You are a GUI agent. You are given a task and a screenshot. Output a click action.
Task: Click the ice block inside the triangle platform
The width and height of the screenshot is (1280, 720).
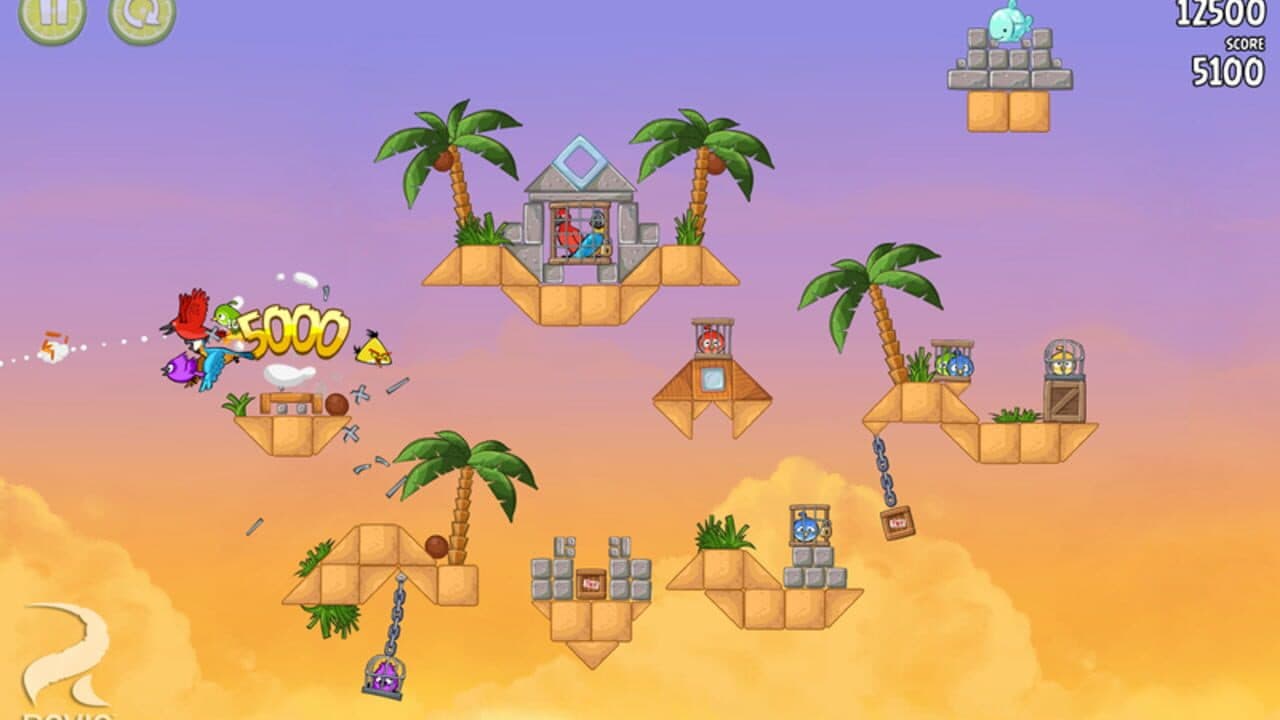coord(712,378)
